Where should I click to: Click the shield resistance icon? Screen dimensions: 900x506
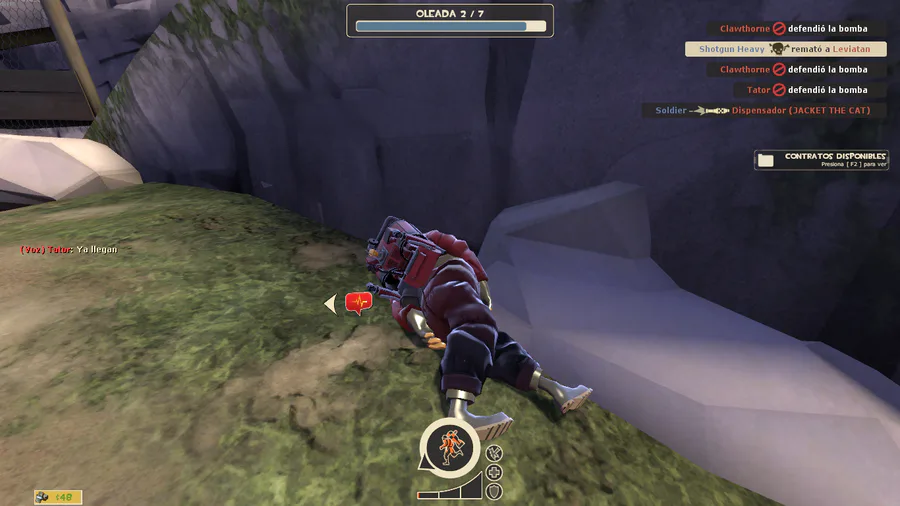tap(494, 491)
